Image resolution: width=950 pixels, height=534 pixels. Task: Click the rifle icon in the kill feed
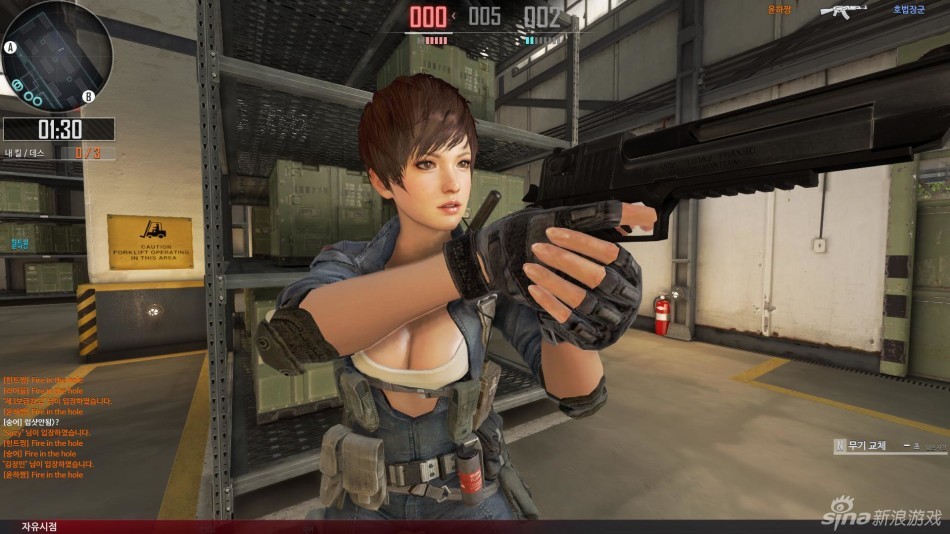[x=842, y=11]
